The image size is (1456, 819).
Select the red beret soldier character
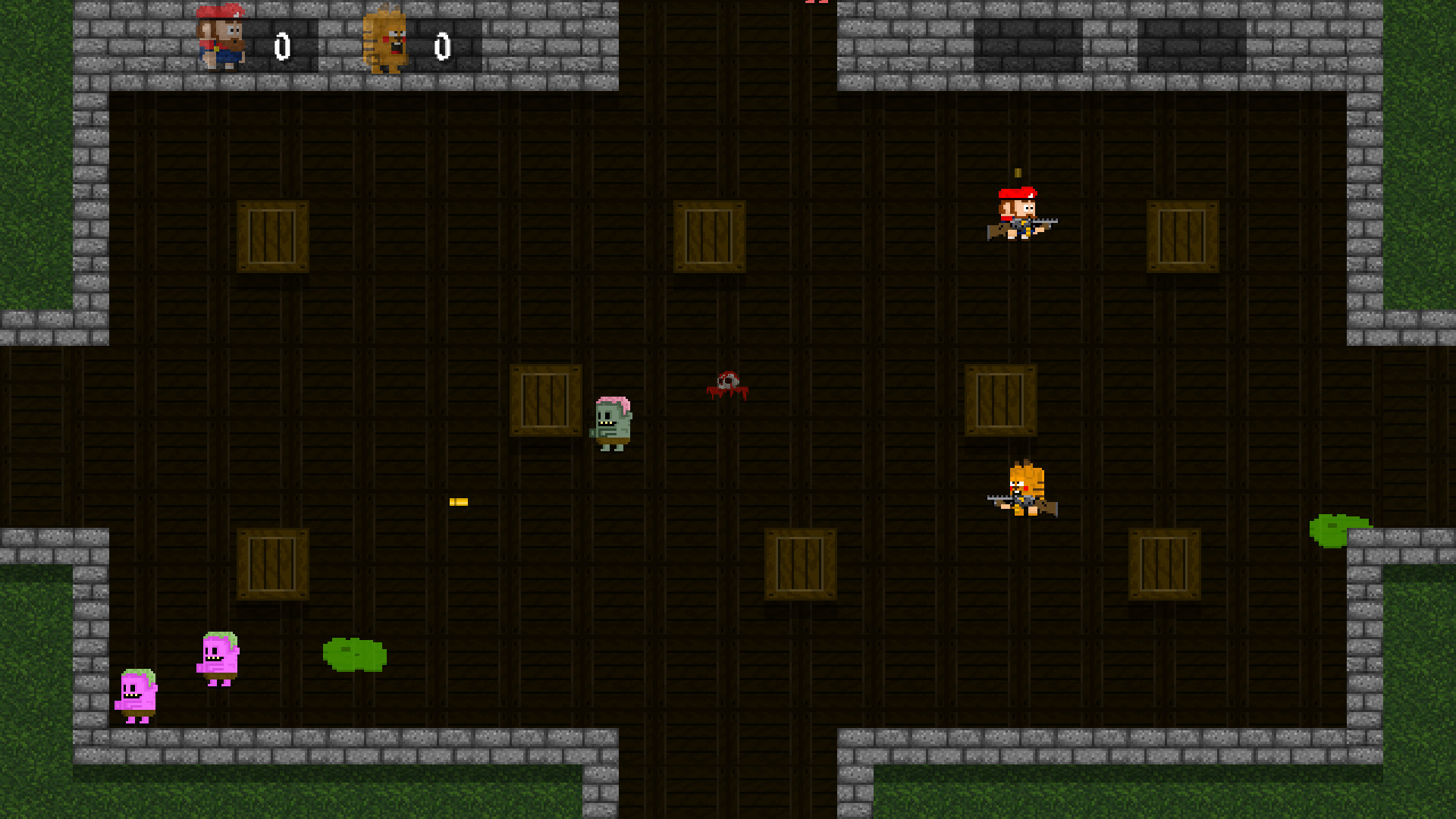click(x=1020, y=216)
